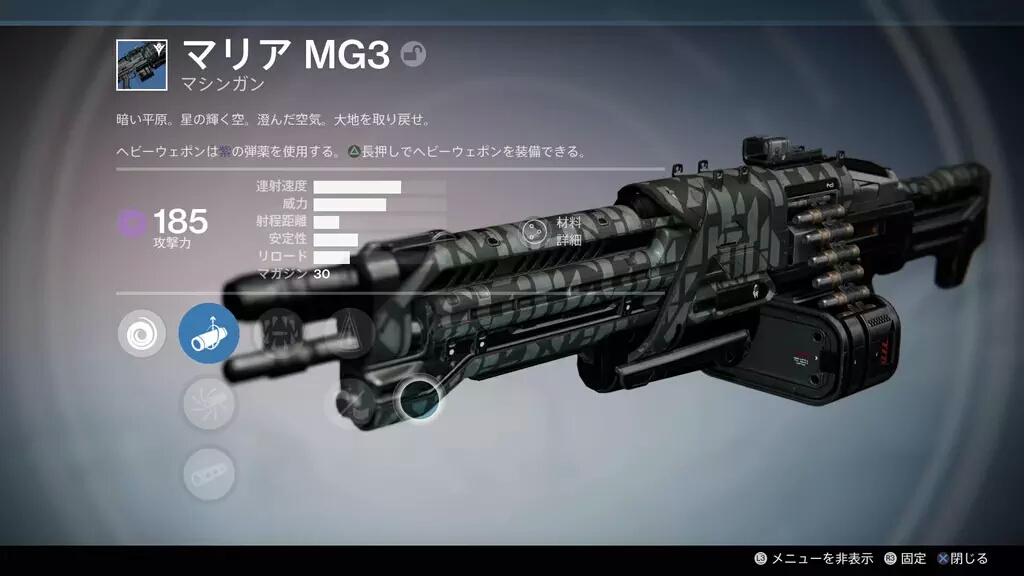Close the weapon details with 閉じる
This screenshot has height=576, width=1024.
coord(963,558)
